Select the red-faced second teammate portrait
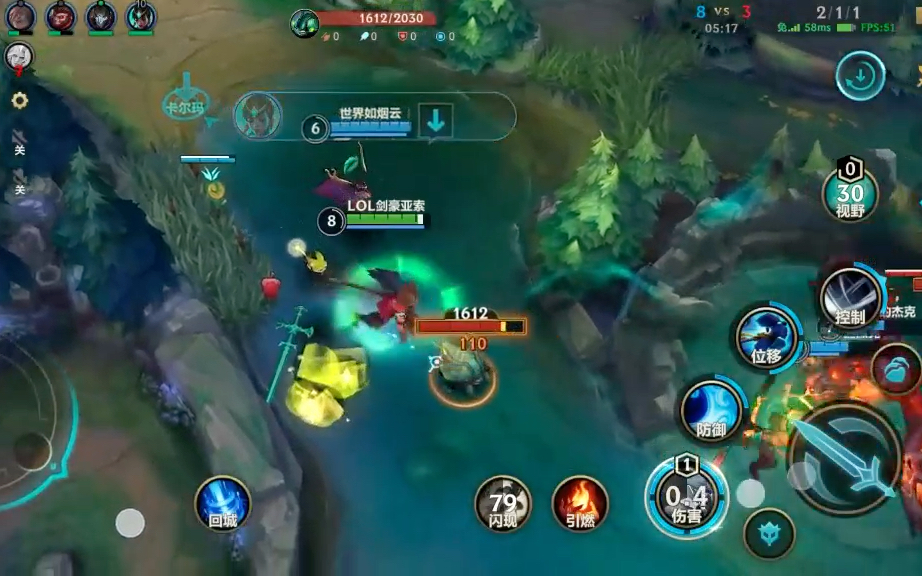922x576 pixels. (x=61, y=16)
